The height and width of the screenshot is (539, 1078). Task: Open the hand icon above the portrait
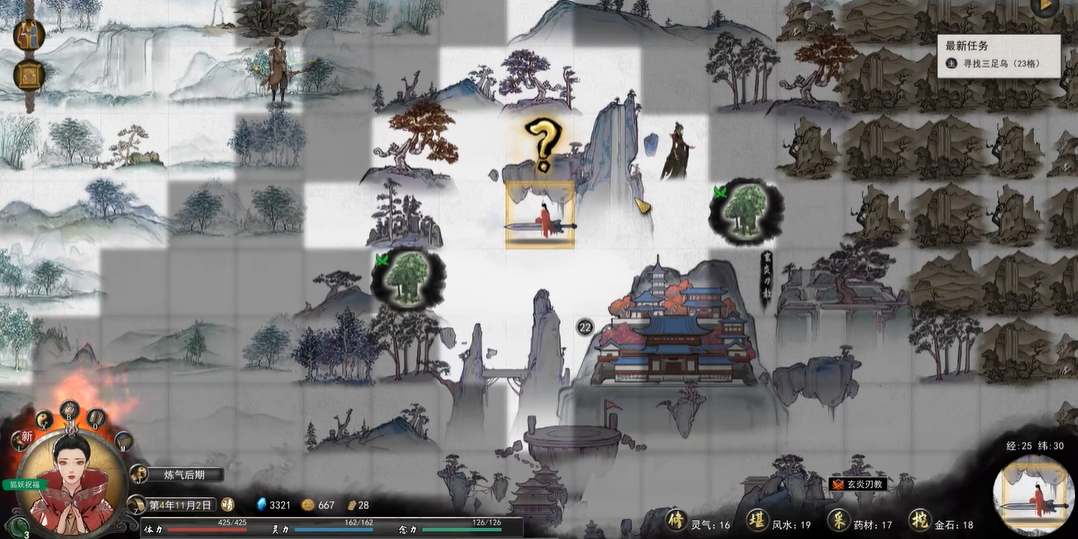point(69,408)
